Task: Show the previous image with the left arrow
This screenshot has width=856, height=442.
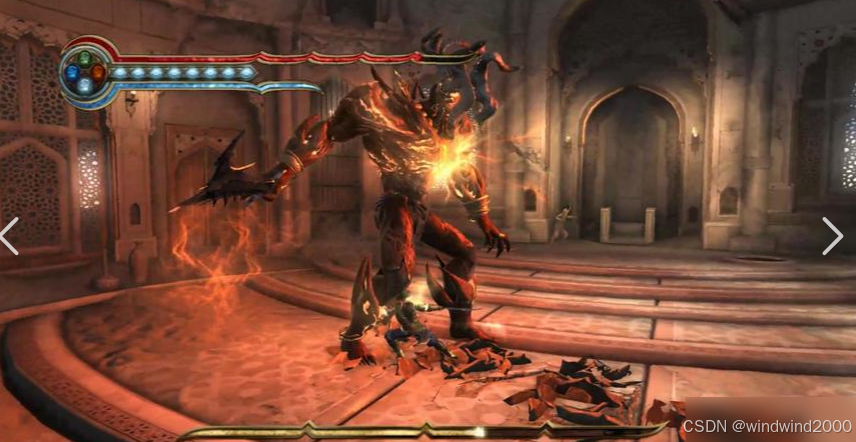Action: [x=10, y=236]
